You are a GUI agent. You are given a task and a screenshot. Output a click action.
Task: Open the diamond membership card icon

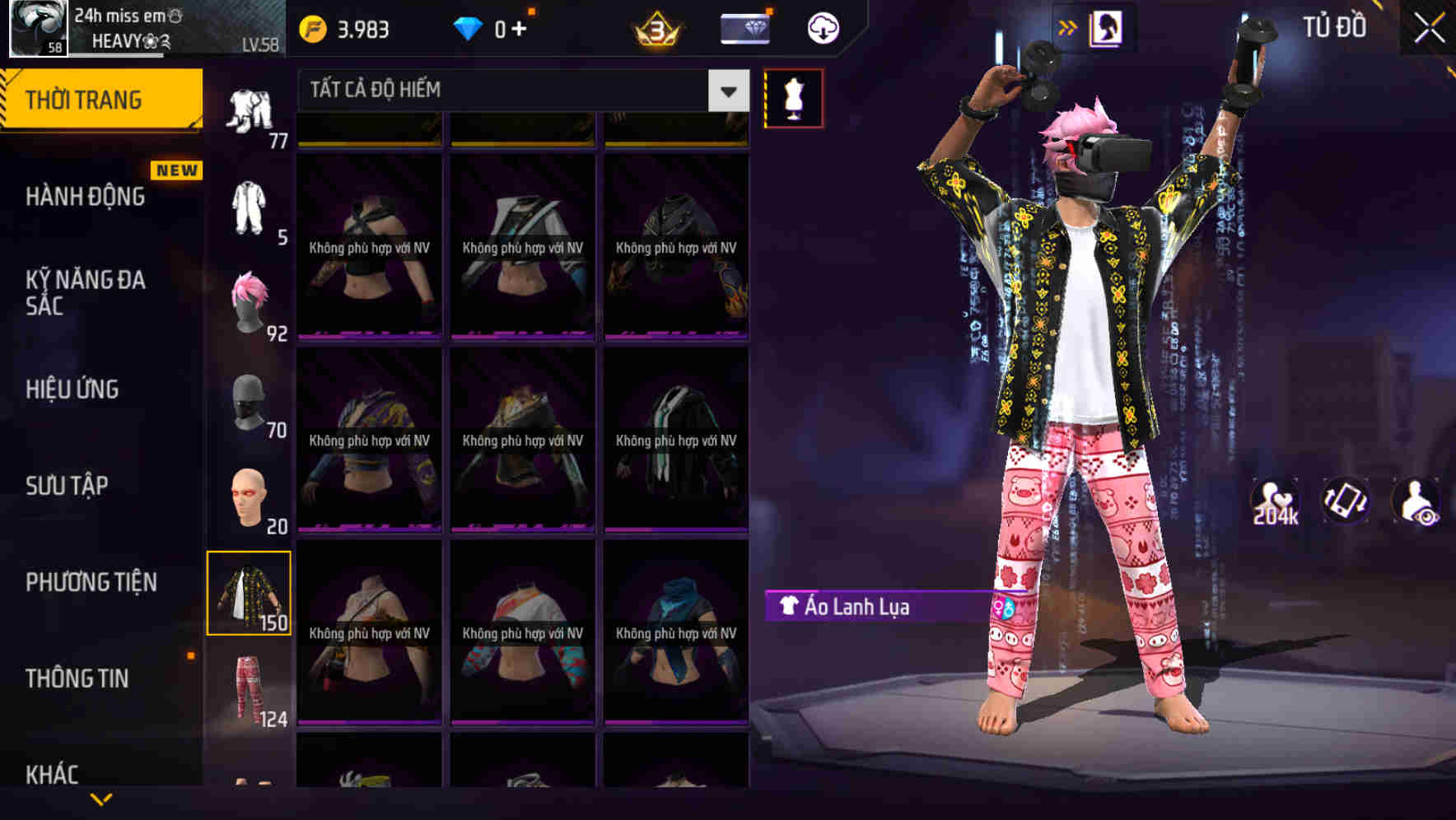click(744, 26)
